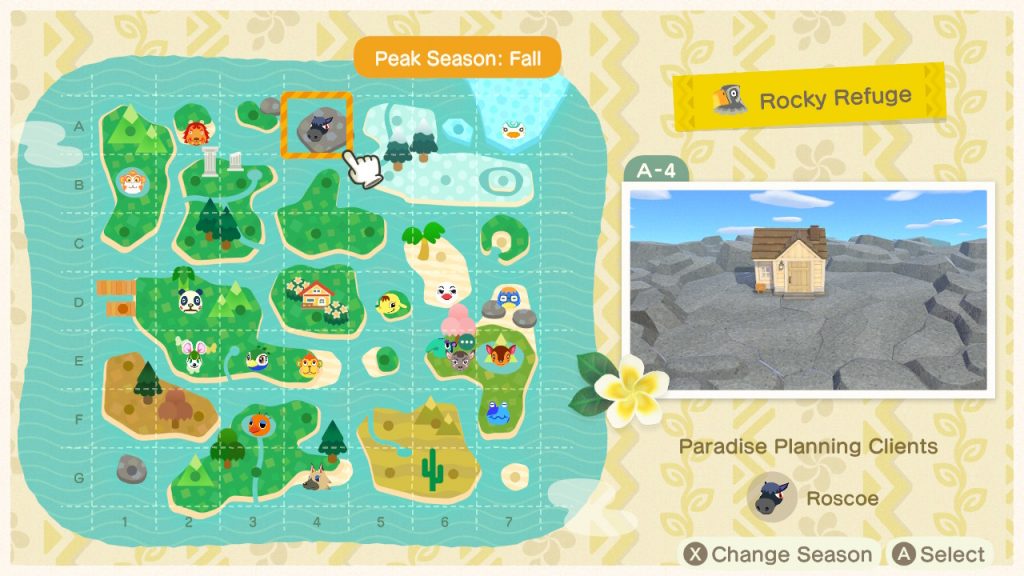Select the orange-roofed house on the map
1024x576 pixels.
click(316, 294)
